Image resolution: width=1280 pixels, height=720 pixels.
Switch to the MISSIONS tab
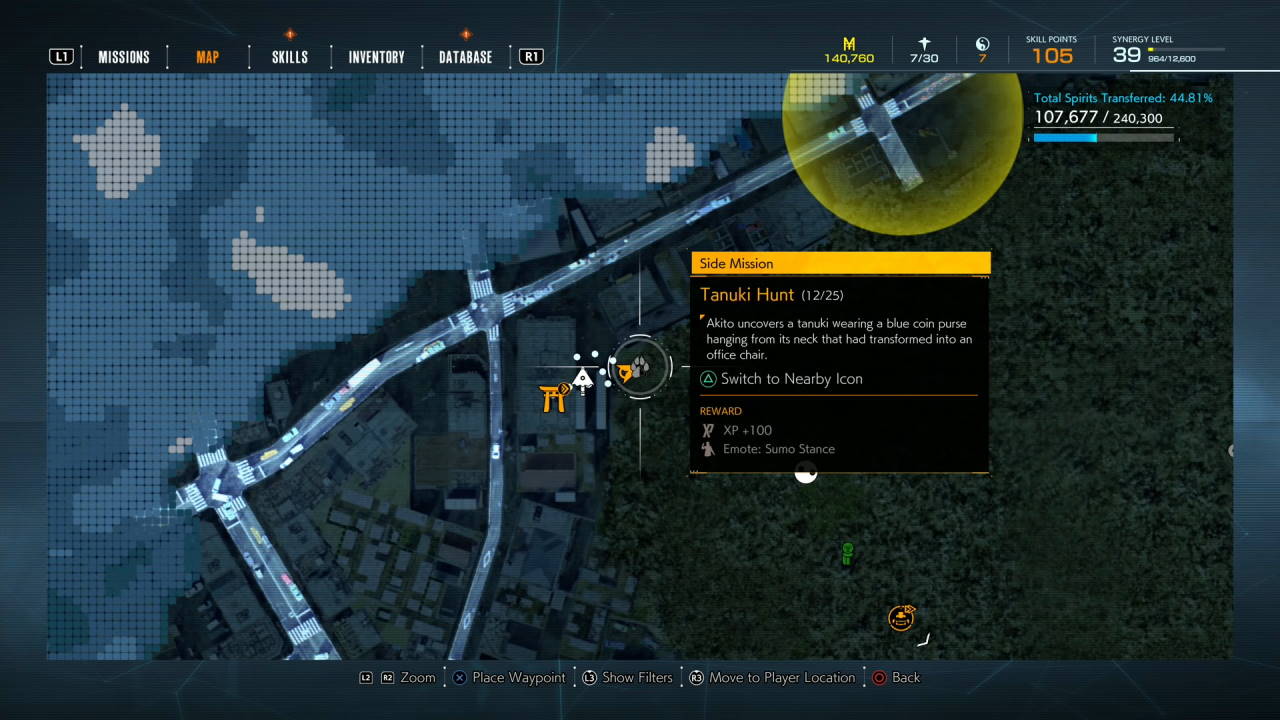123,57
